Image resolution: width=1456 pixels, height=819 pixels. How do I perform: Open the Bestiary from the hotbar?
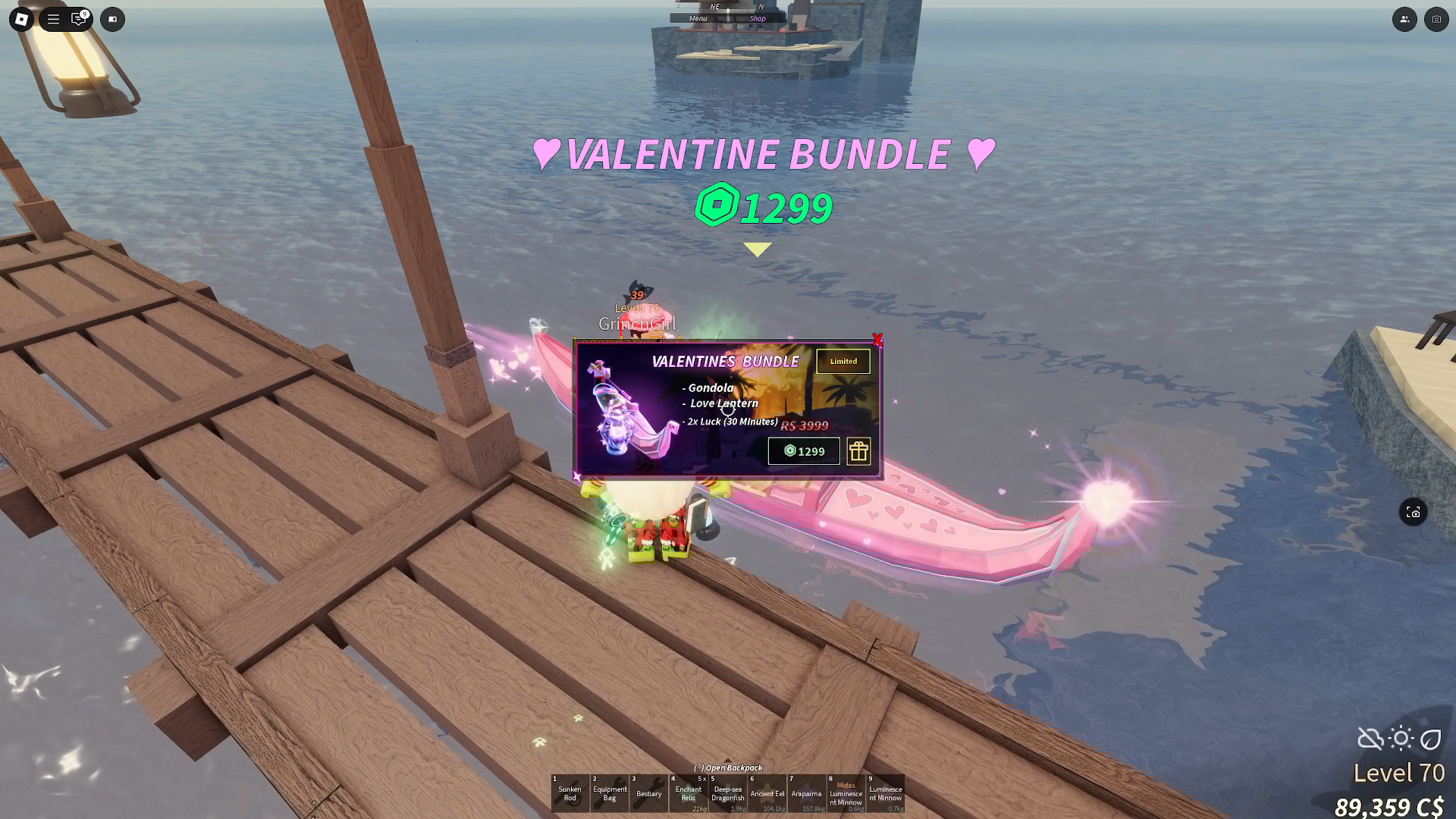[648, 792]
